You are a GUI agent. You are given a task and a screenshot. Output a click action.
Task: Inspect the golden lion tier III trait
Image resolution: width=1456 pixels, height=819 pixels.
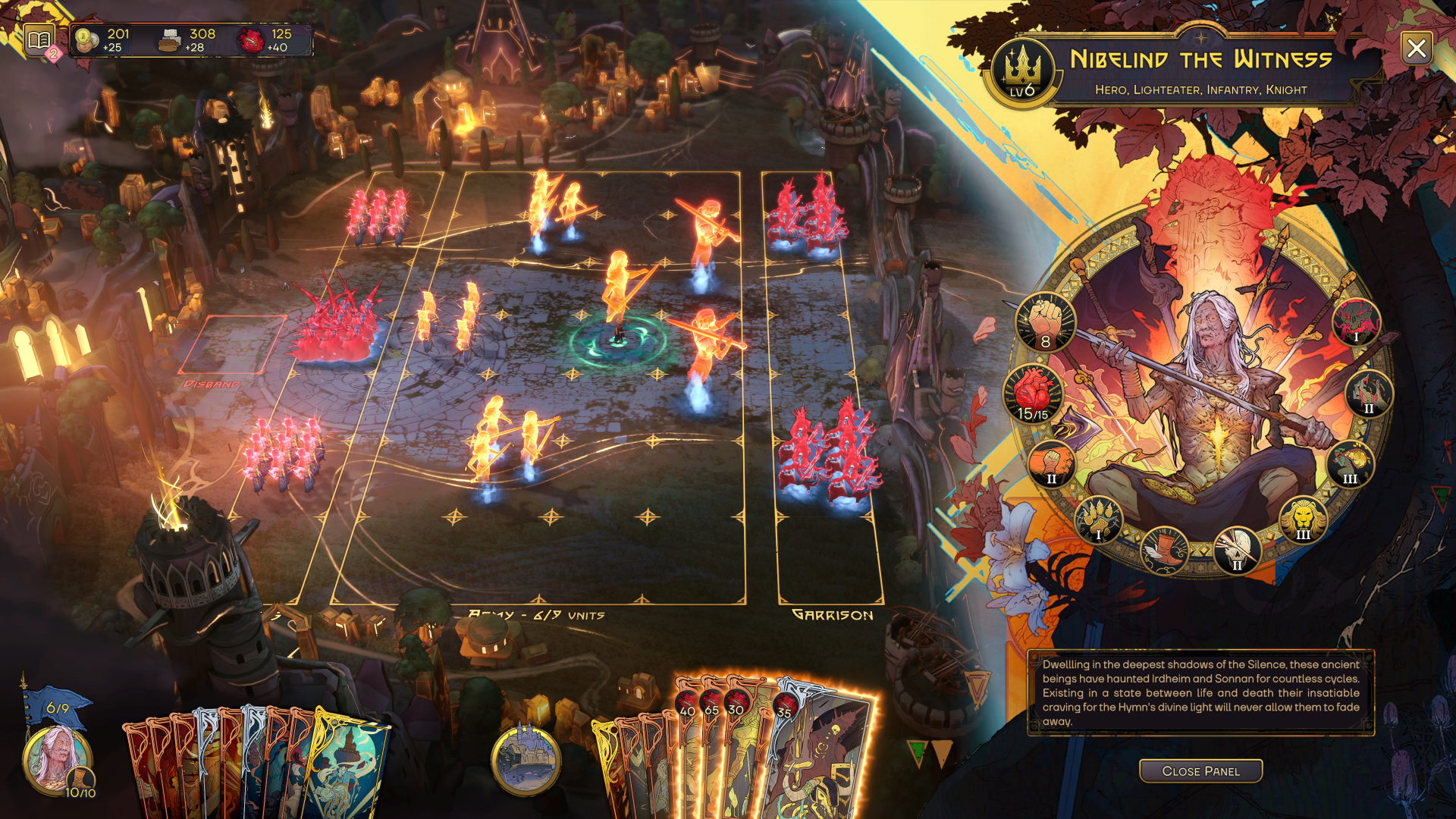[x=1303, y=519]
